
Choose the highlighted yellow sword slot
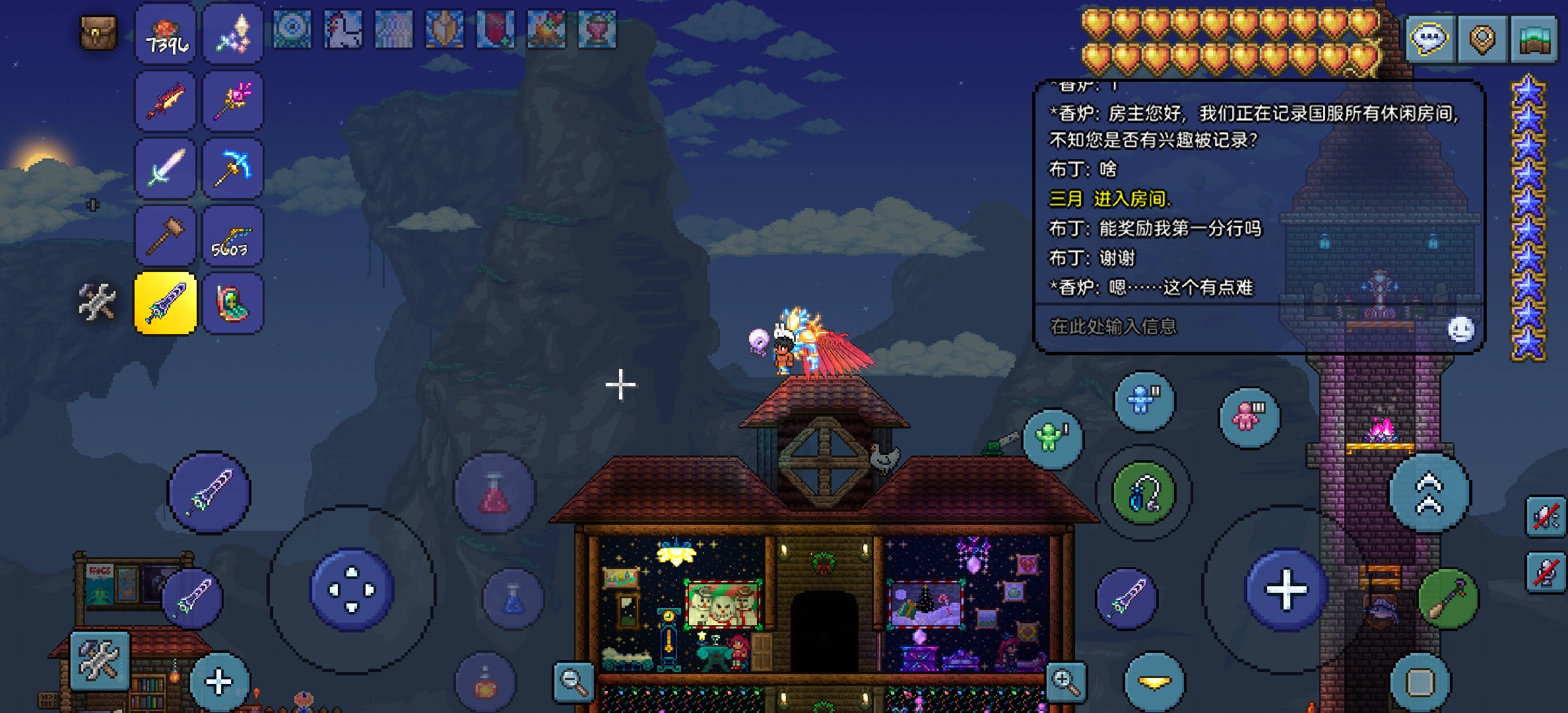[x=166, y=304]
